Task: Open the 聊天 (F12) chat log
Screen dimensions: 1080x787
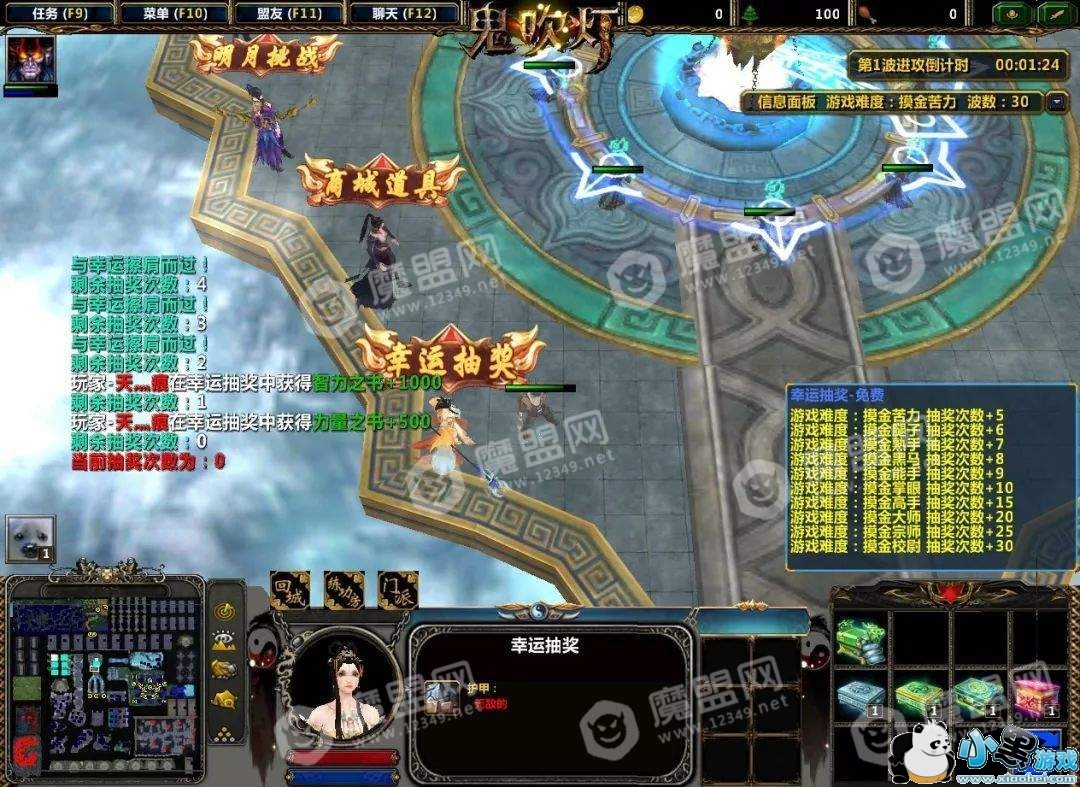Action: 406,14
